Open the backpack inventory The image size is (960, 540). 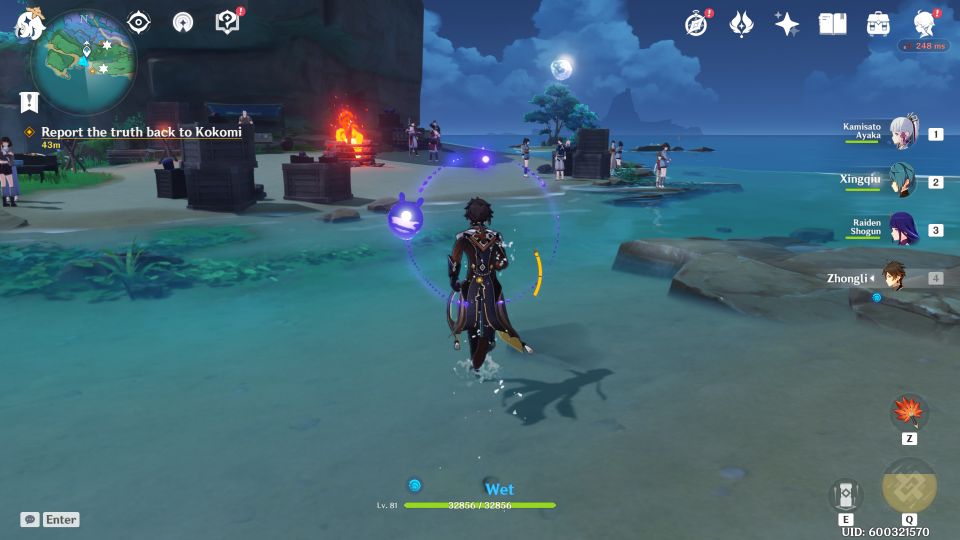click(878, 24)
